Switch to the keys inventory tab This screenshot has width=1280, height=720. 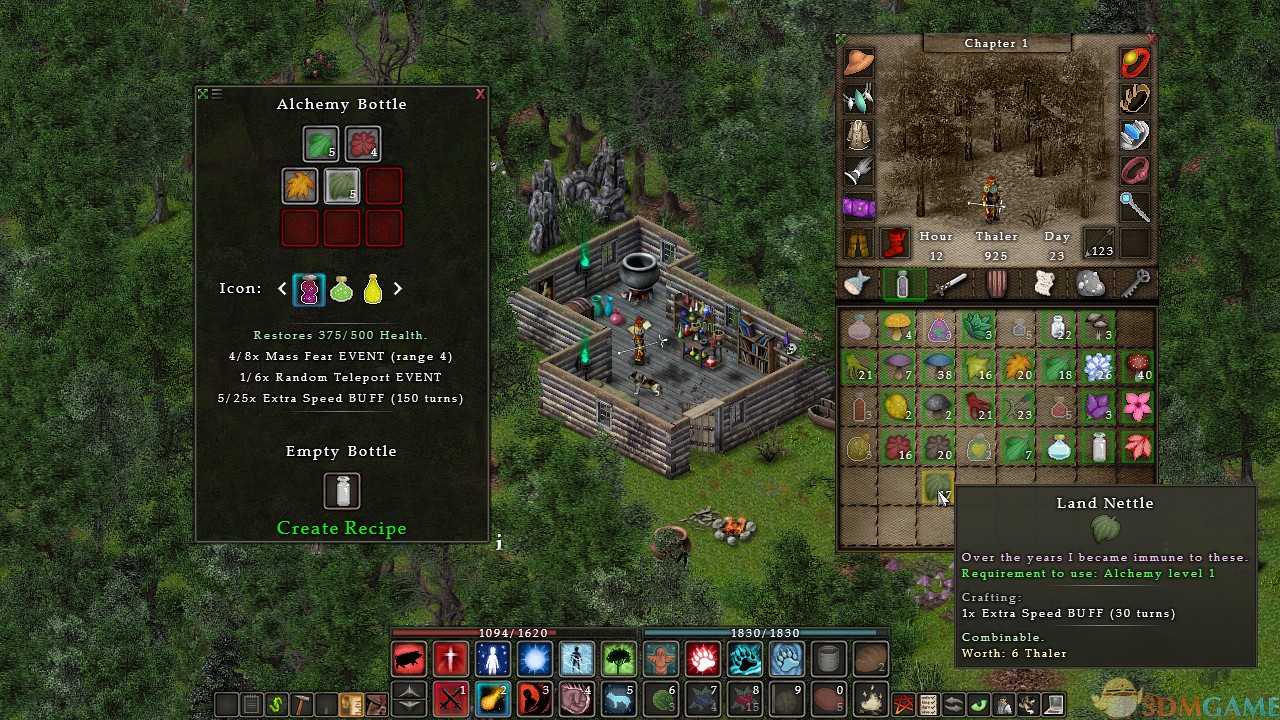click(1136, 284)
